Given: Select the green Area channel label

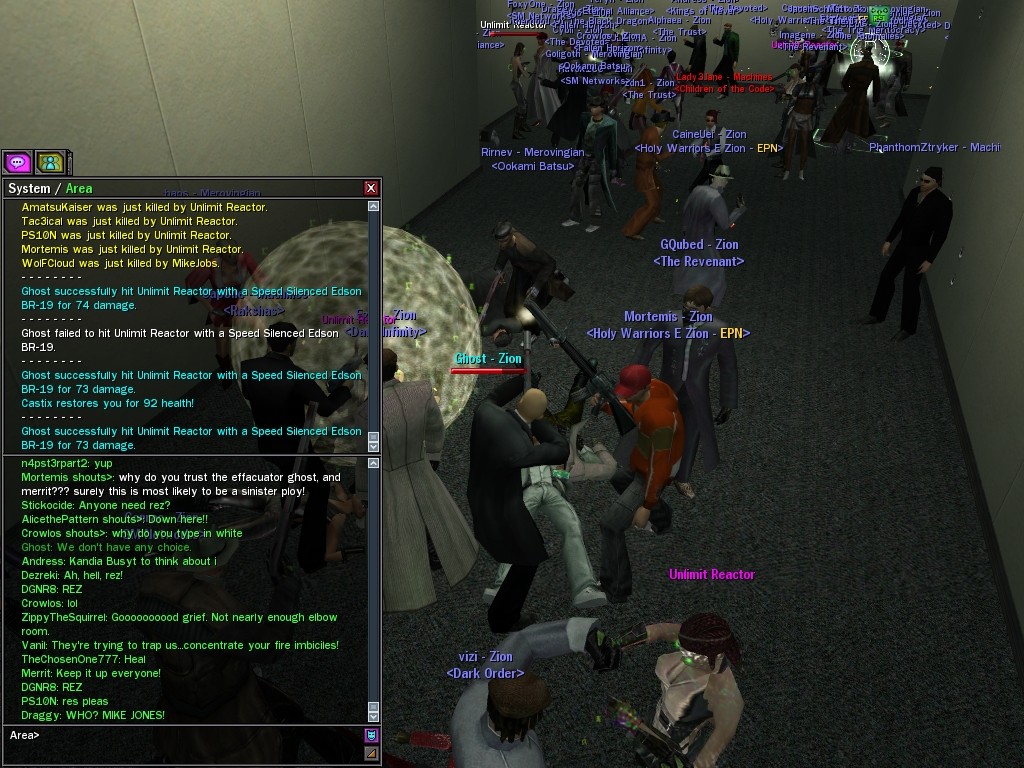Looking at the screenshot, I should (79, 188).
